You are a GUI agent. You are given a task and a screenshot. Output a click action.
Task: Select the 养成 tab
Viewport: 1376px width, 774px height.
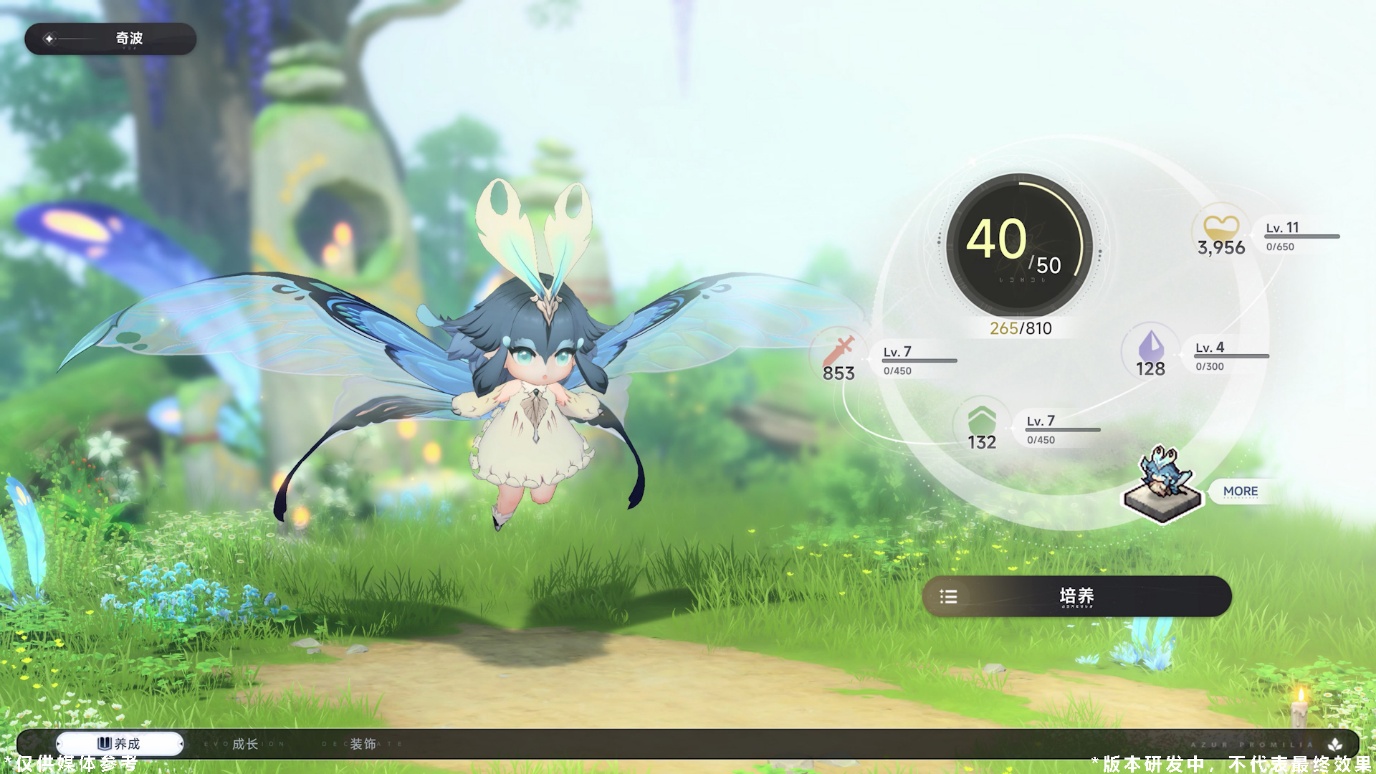pos(119,744)
